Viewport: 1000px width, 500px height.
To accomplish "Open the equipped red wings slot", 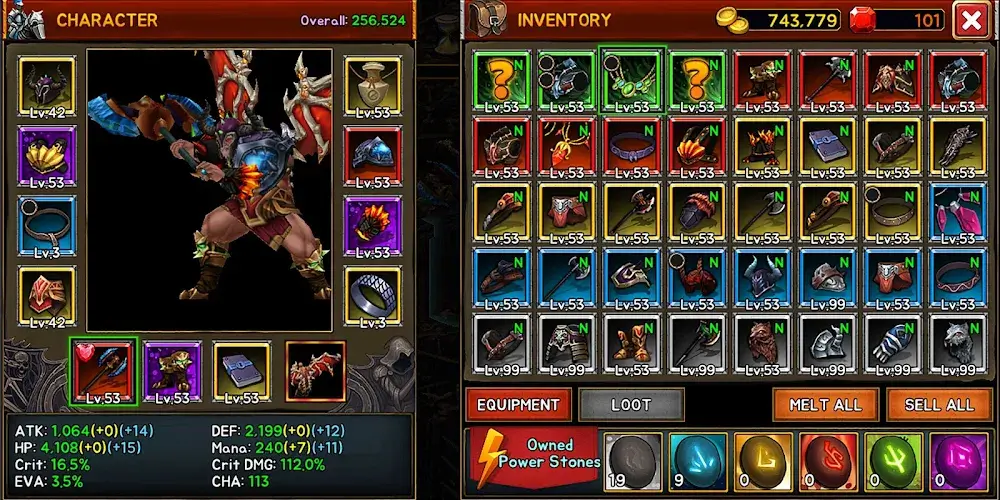I will (315, 372).
